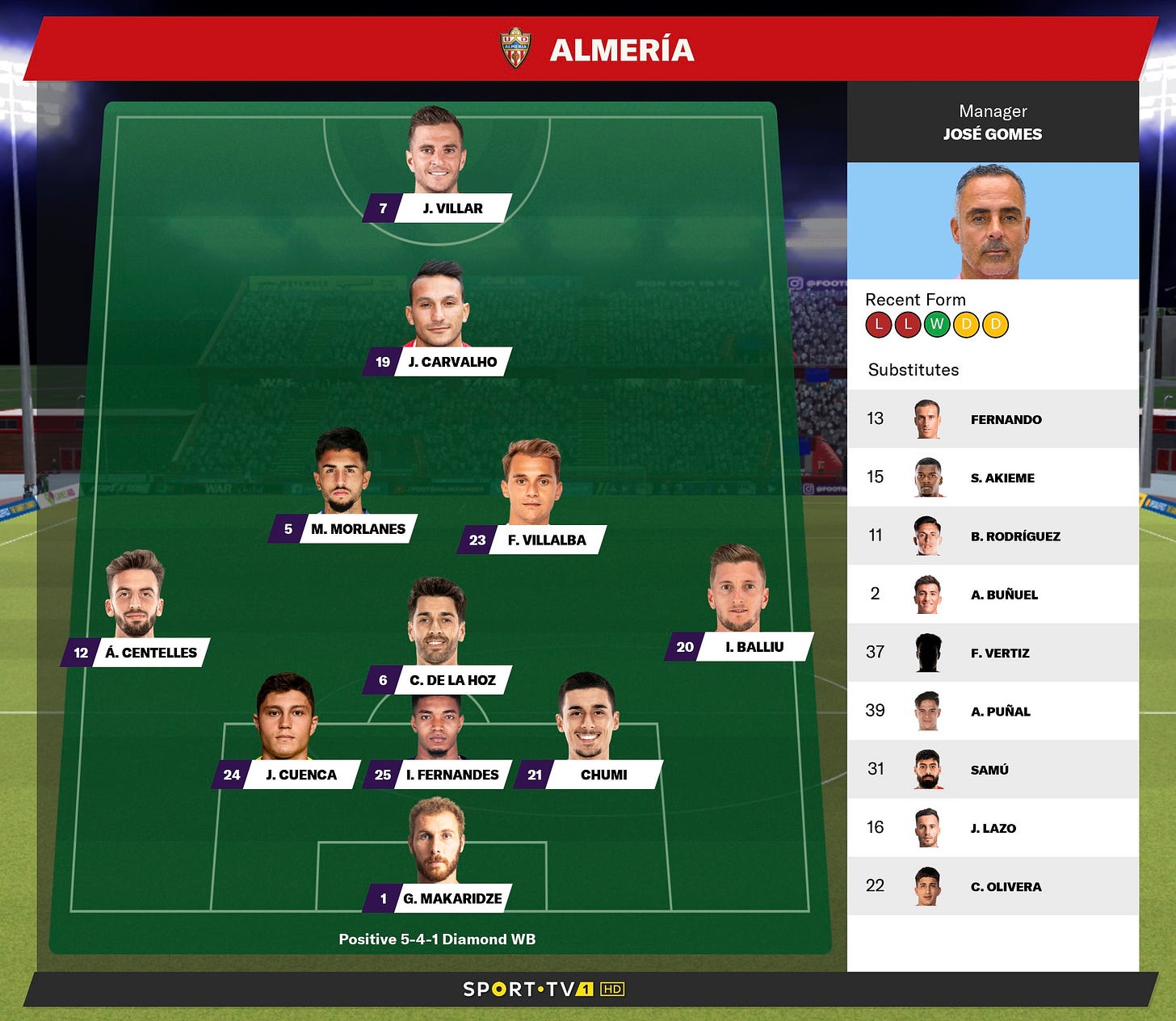Click the first red L form badge
The width and height of the screenshot is (1176, 1021).
point(878,326)
